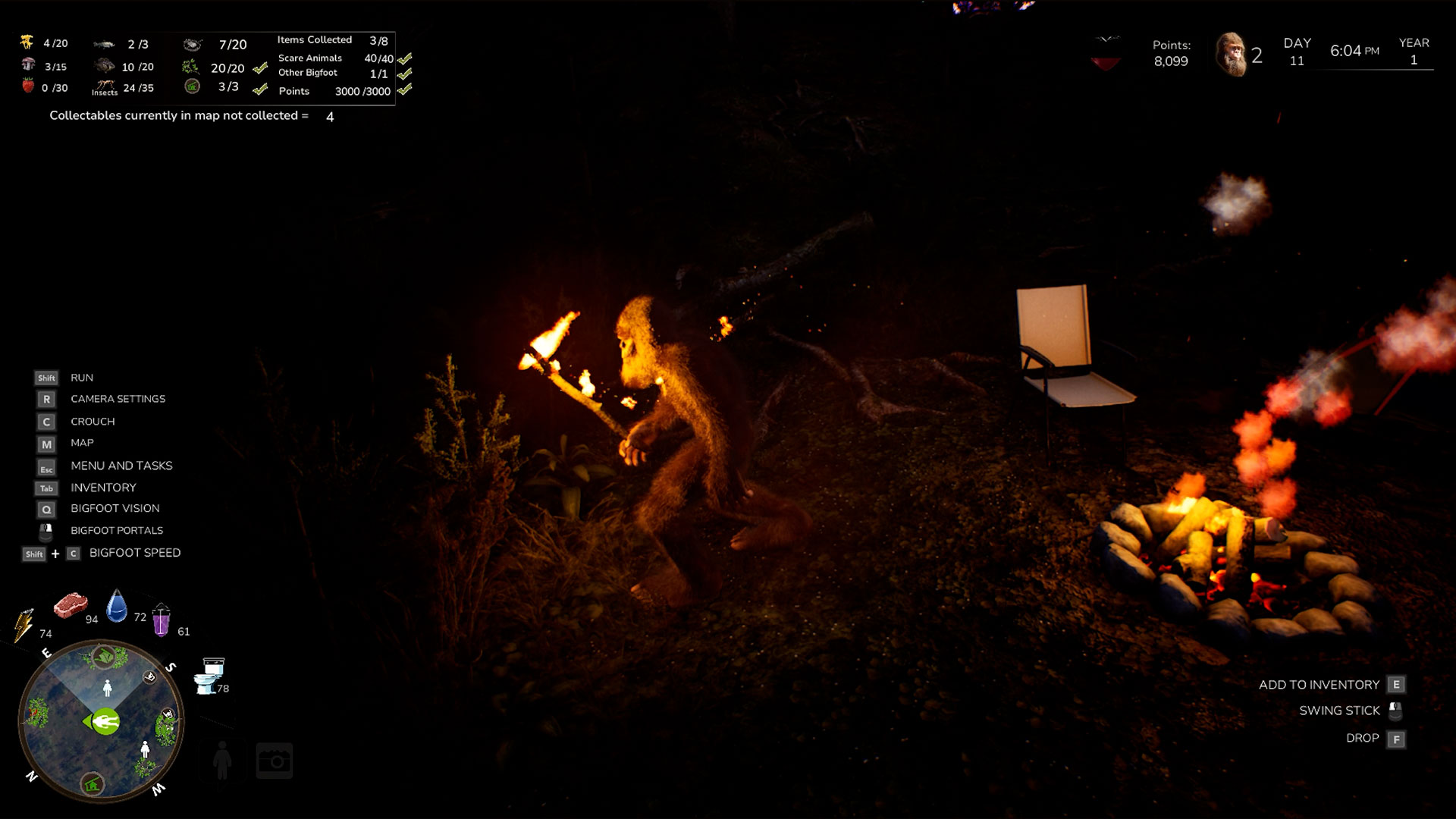Open the camera photo icon
The width and height of the screenshot is (1456, 819).
(275, 761)
